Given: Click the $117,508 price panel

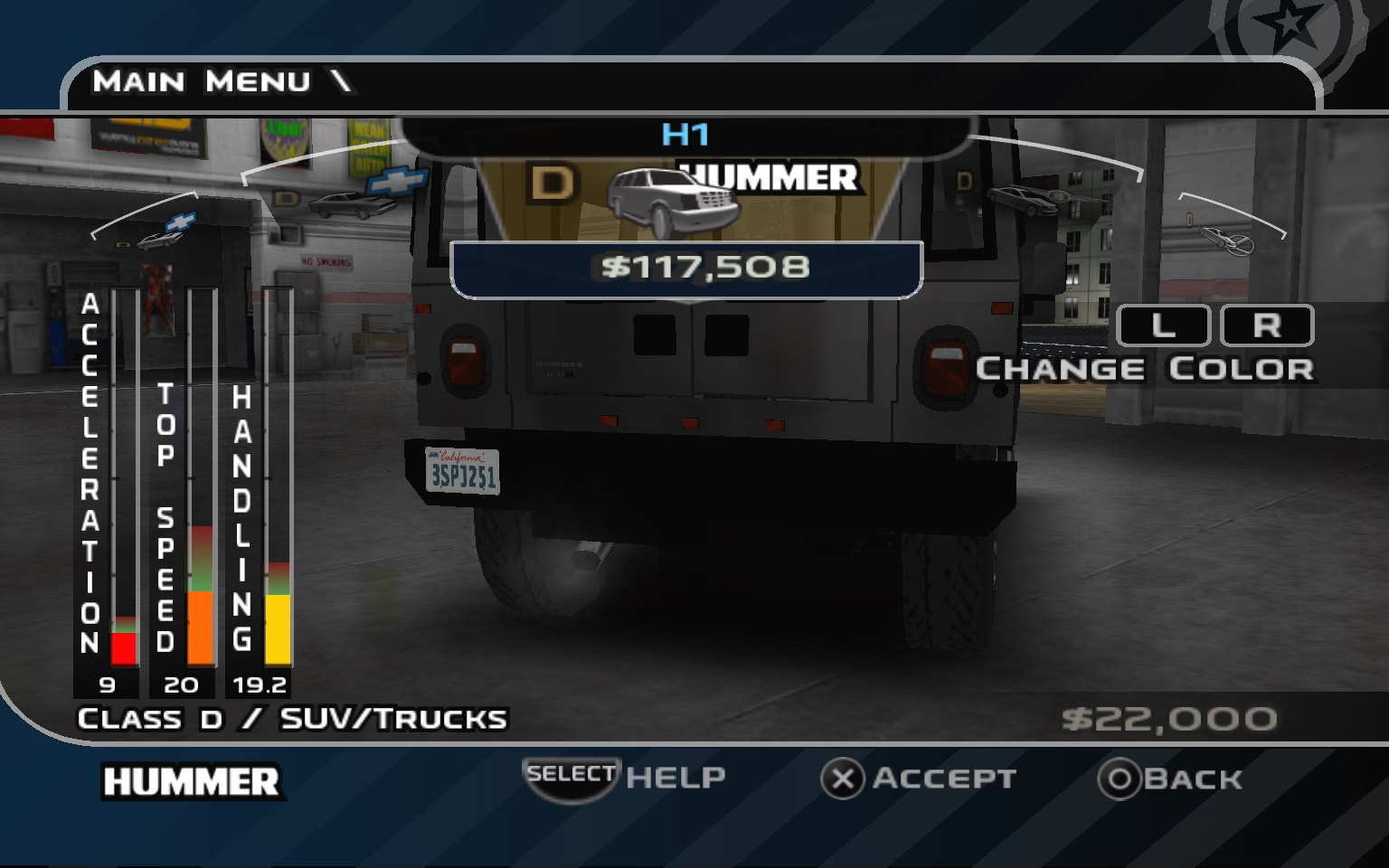Looking at the screenshot, I should click(687, 267).
